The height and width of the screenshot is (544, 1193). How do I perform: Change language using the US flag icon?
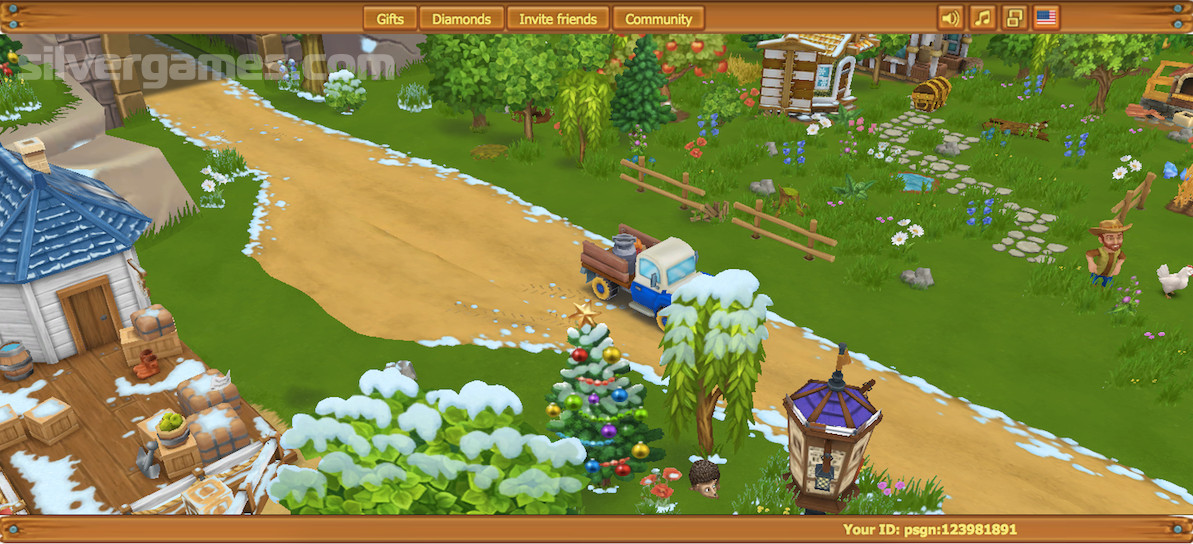(1046, 18)
